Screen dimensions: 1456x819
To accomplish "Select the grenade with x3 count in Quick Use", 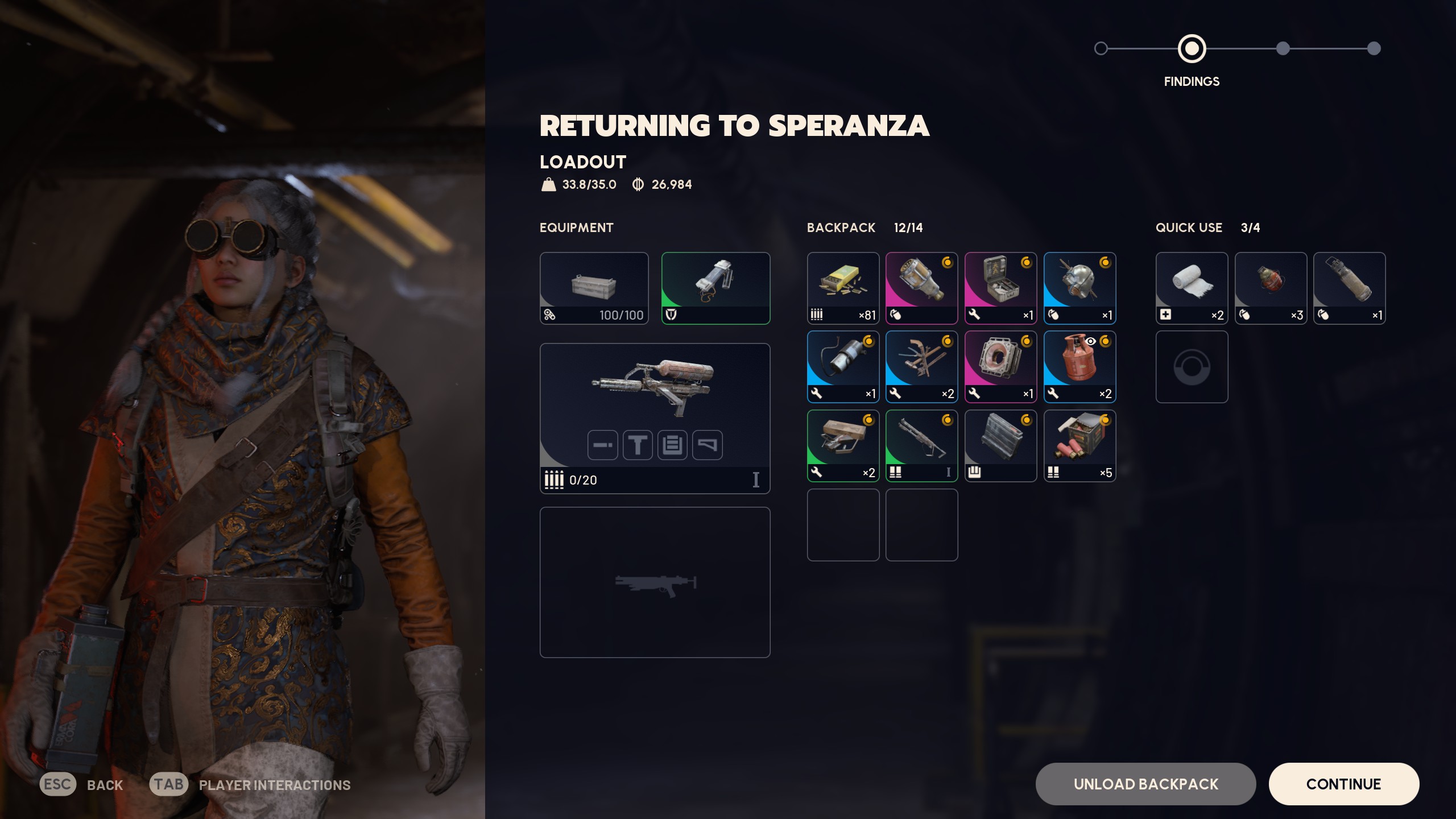I will [1271, 287].
